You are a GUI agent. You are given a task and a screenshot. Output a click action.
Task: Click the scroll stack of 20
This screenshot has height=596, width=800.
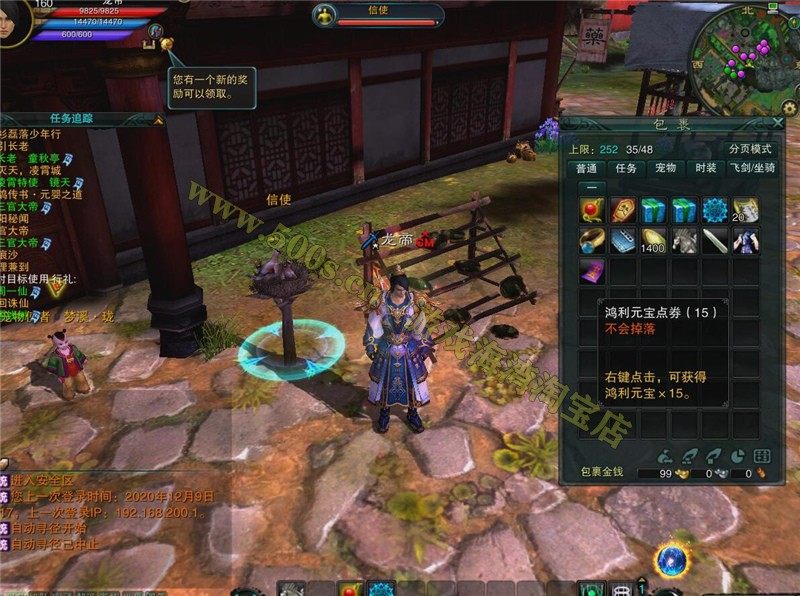745,210
